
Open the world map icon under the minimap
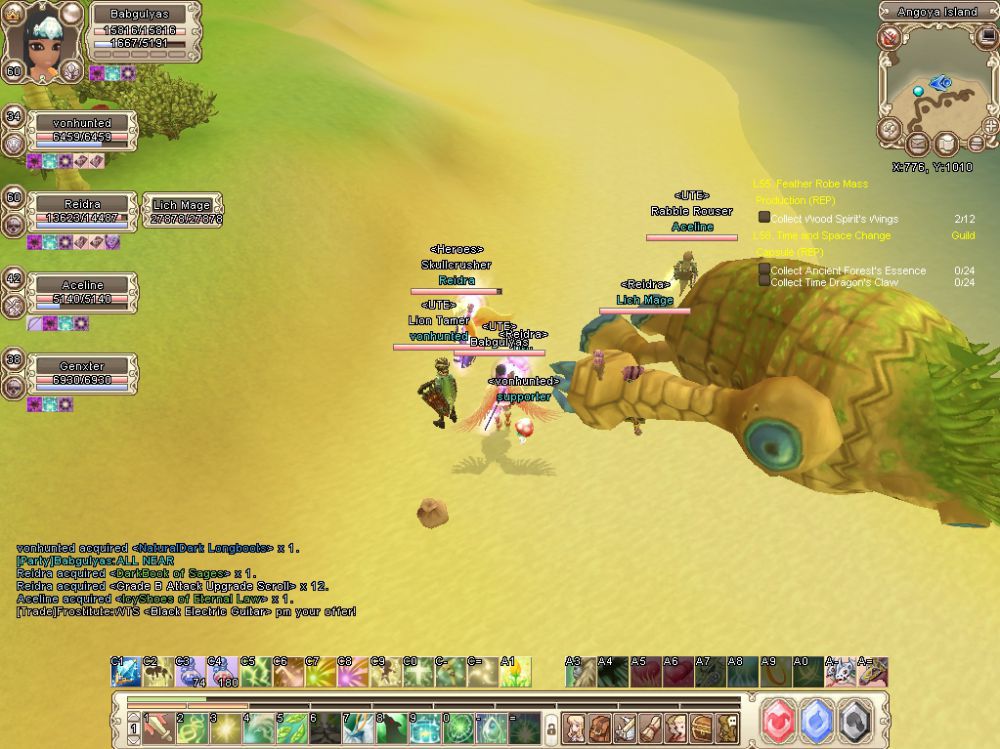click(946, 146)
